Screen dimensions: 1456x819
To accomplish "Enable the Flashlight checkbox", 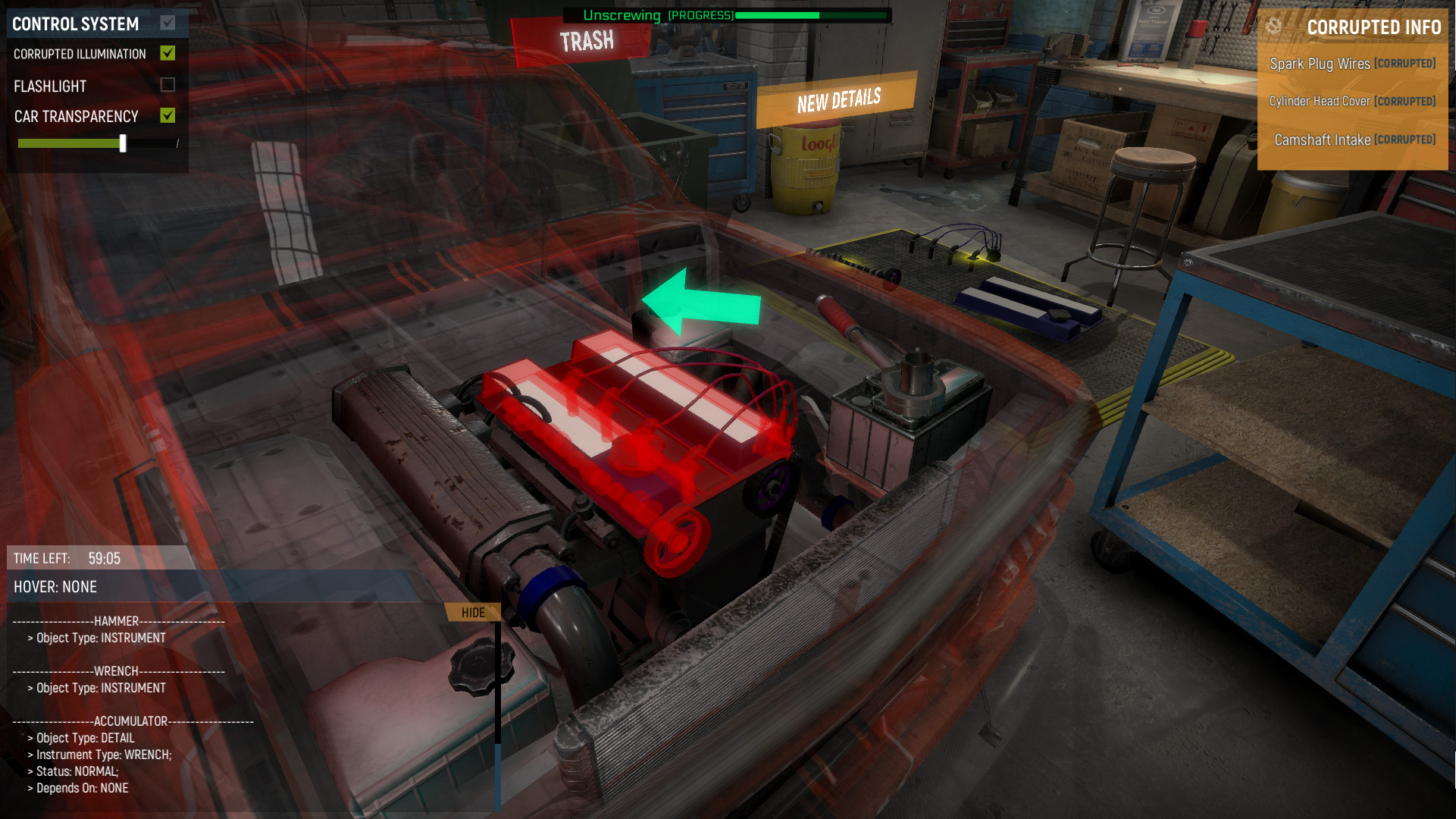I will (x=168, y=86).
